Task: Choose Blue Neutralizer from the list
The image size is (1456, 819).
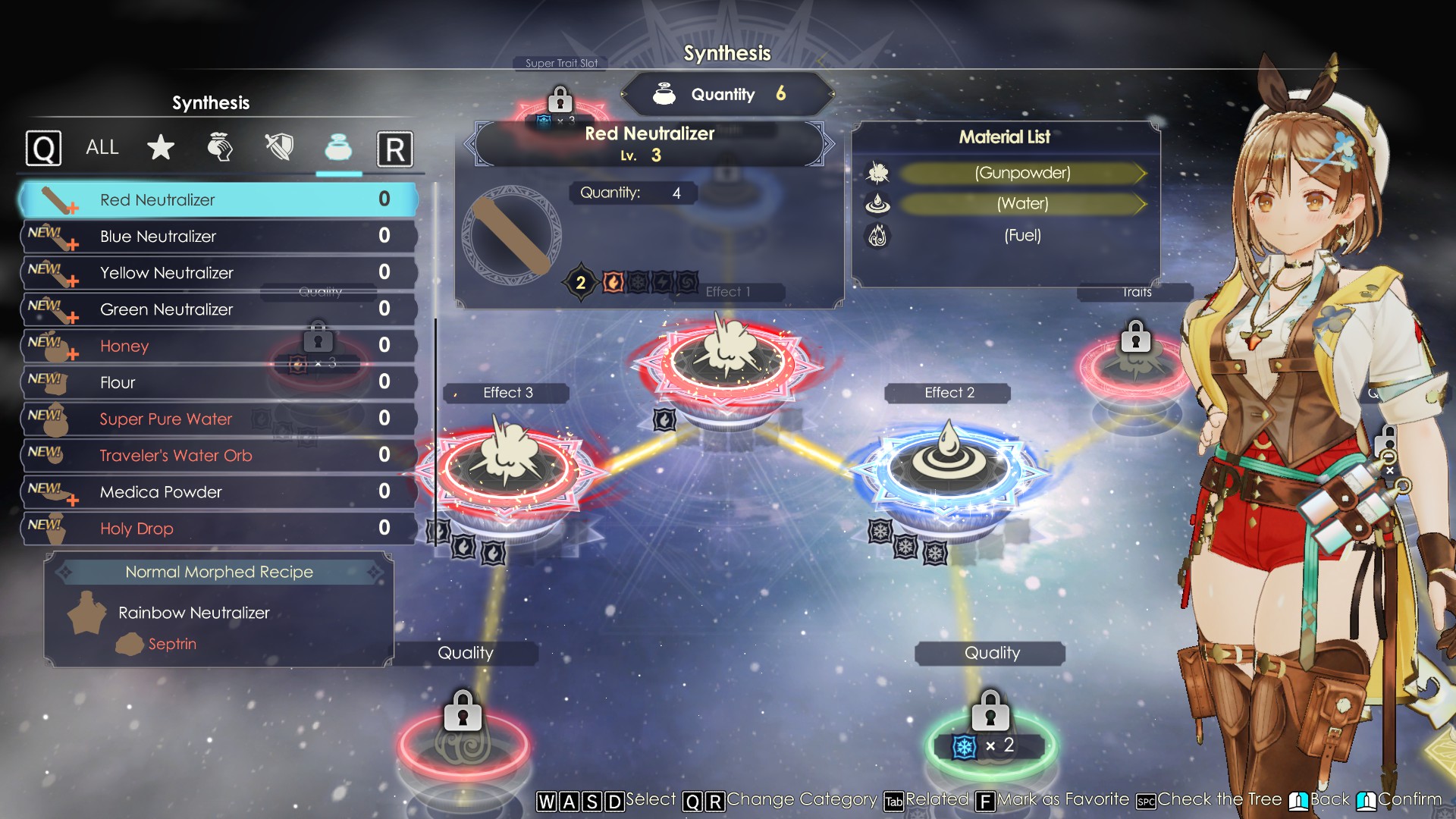Action: pyautogui.click(x=218, y=237)
